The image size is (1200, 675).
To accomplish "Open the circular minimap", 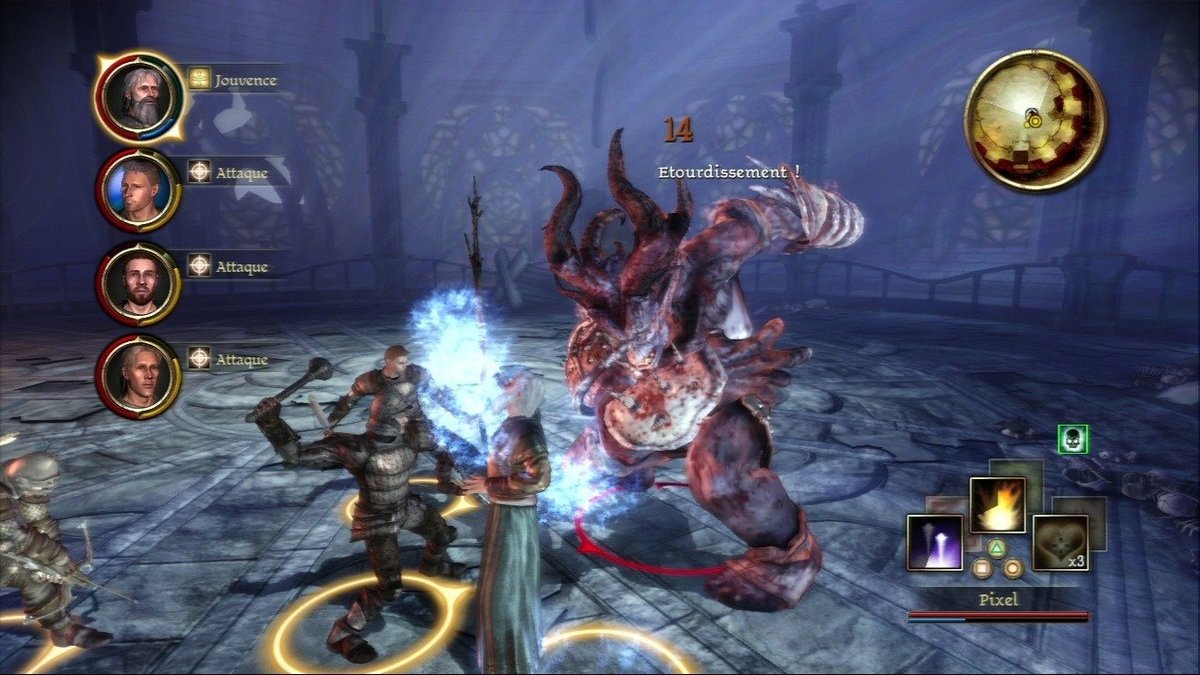I will (x=1034, y=120).
